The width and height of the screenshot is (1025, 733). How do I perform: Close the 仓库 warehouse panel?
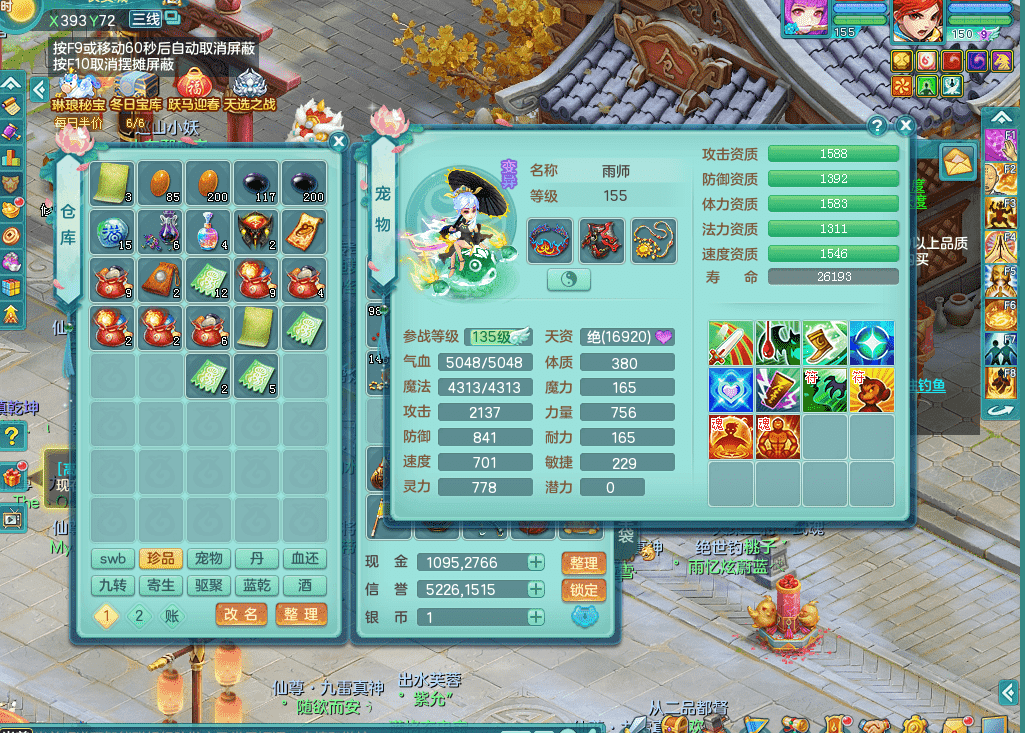click(338, 142)
